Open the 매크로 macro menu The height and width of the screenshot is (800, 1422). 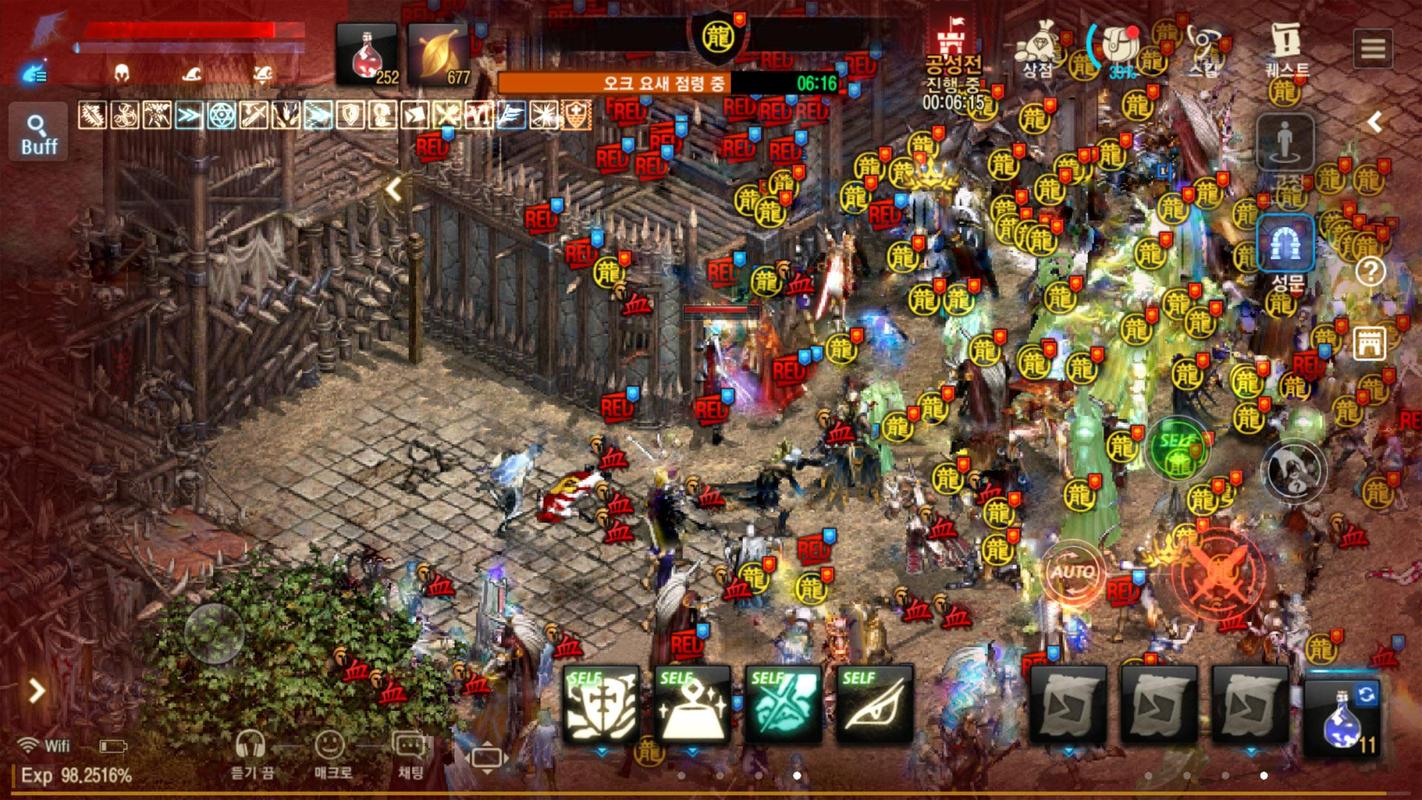click(x=330, y=753)
